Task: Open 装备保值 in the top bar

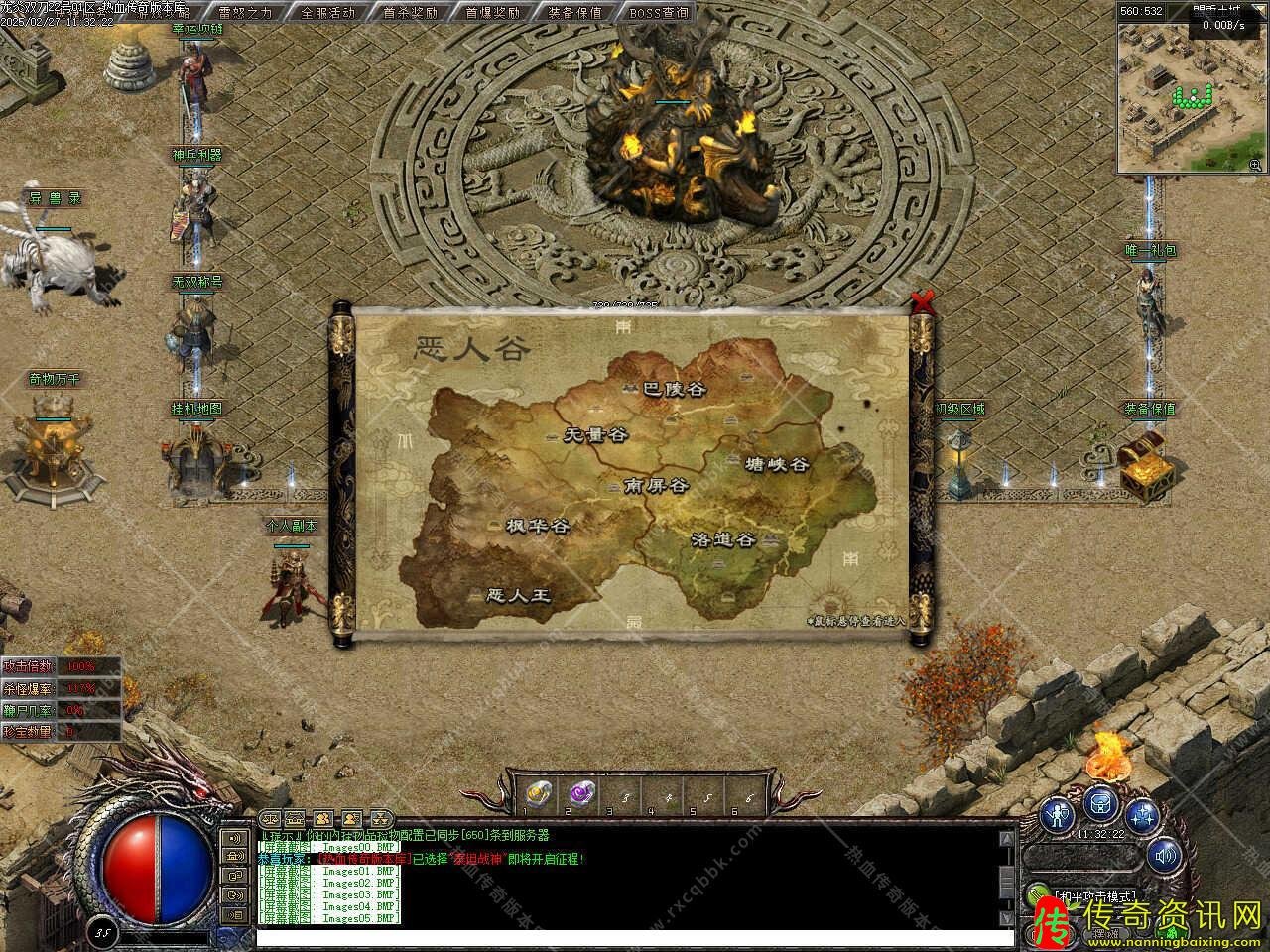Action: click(x=574, y=12)
